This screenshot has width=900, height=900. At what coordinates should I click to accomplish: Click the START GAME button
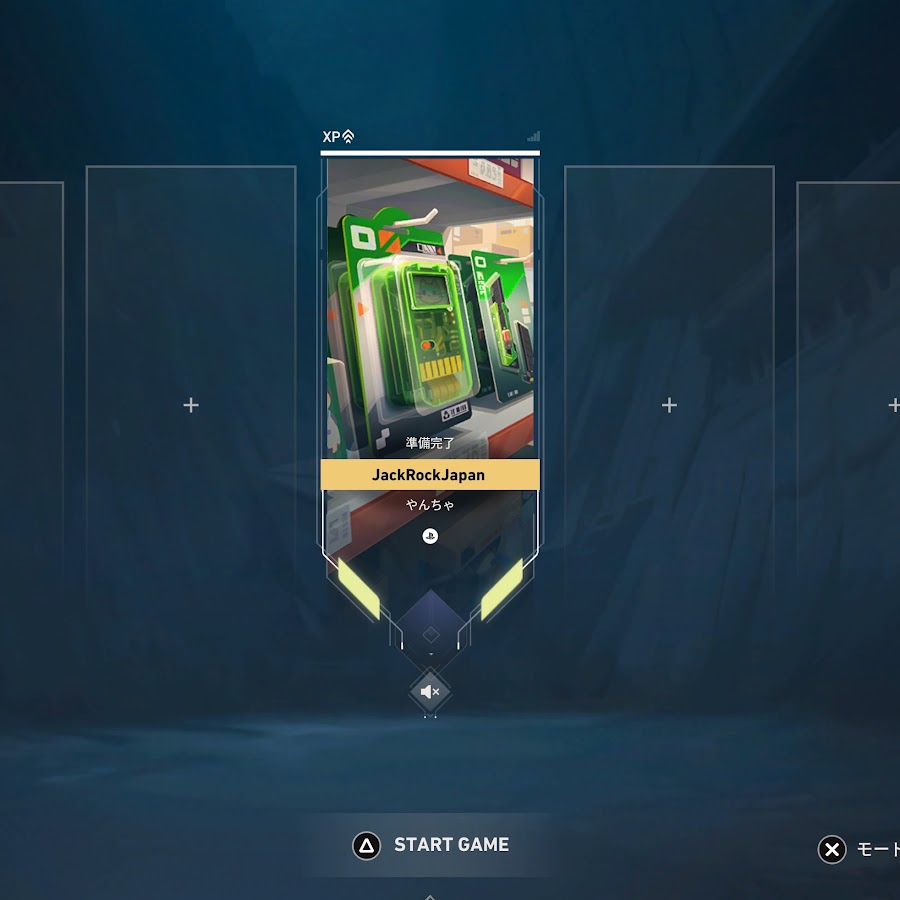431,845
